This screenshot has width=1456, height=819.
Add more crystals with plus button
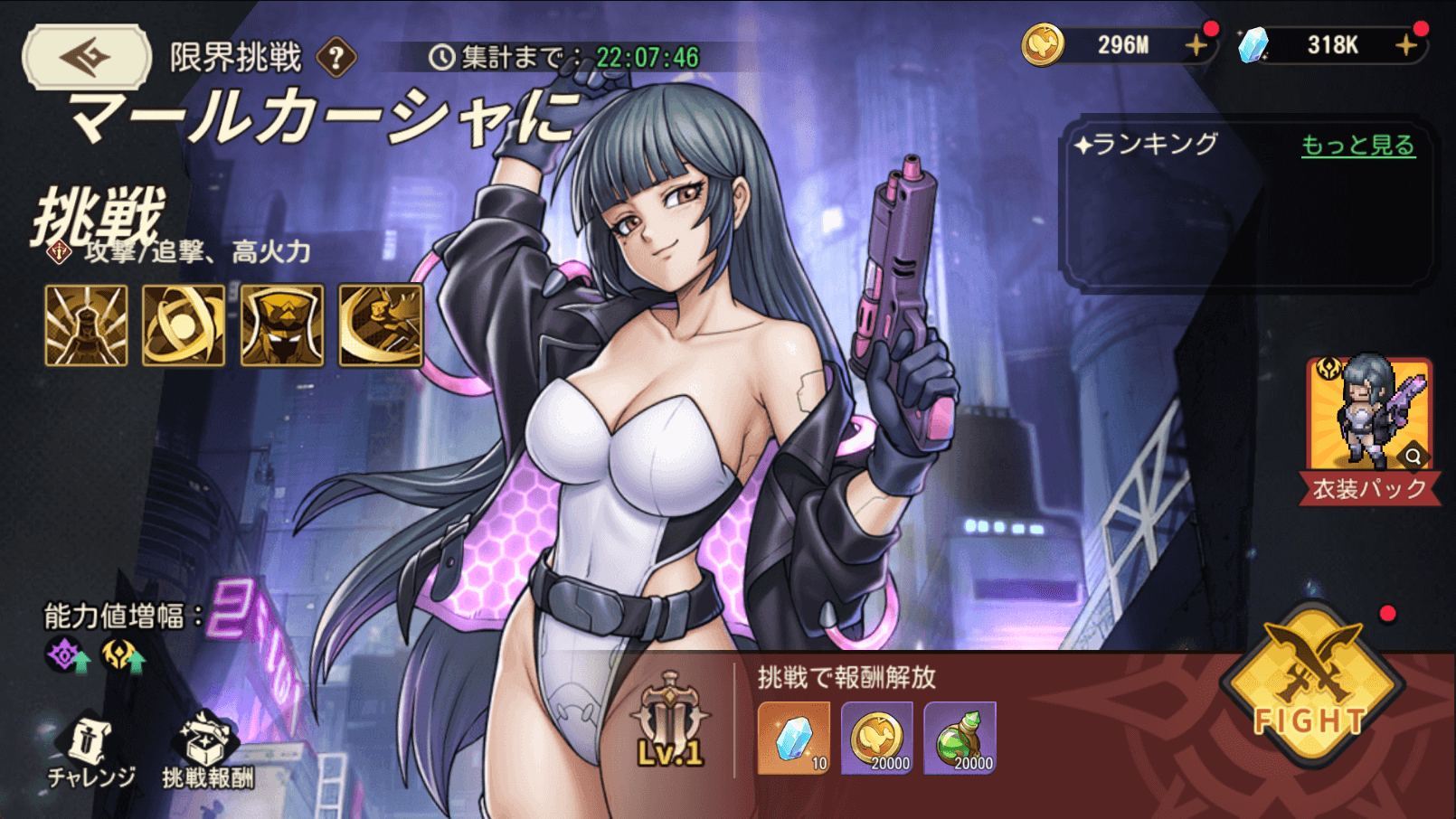click(1406, 44)
